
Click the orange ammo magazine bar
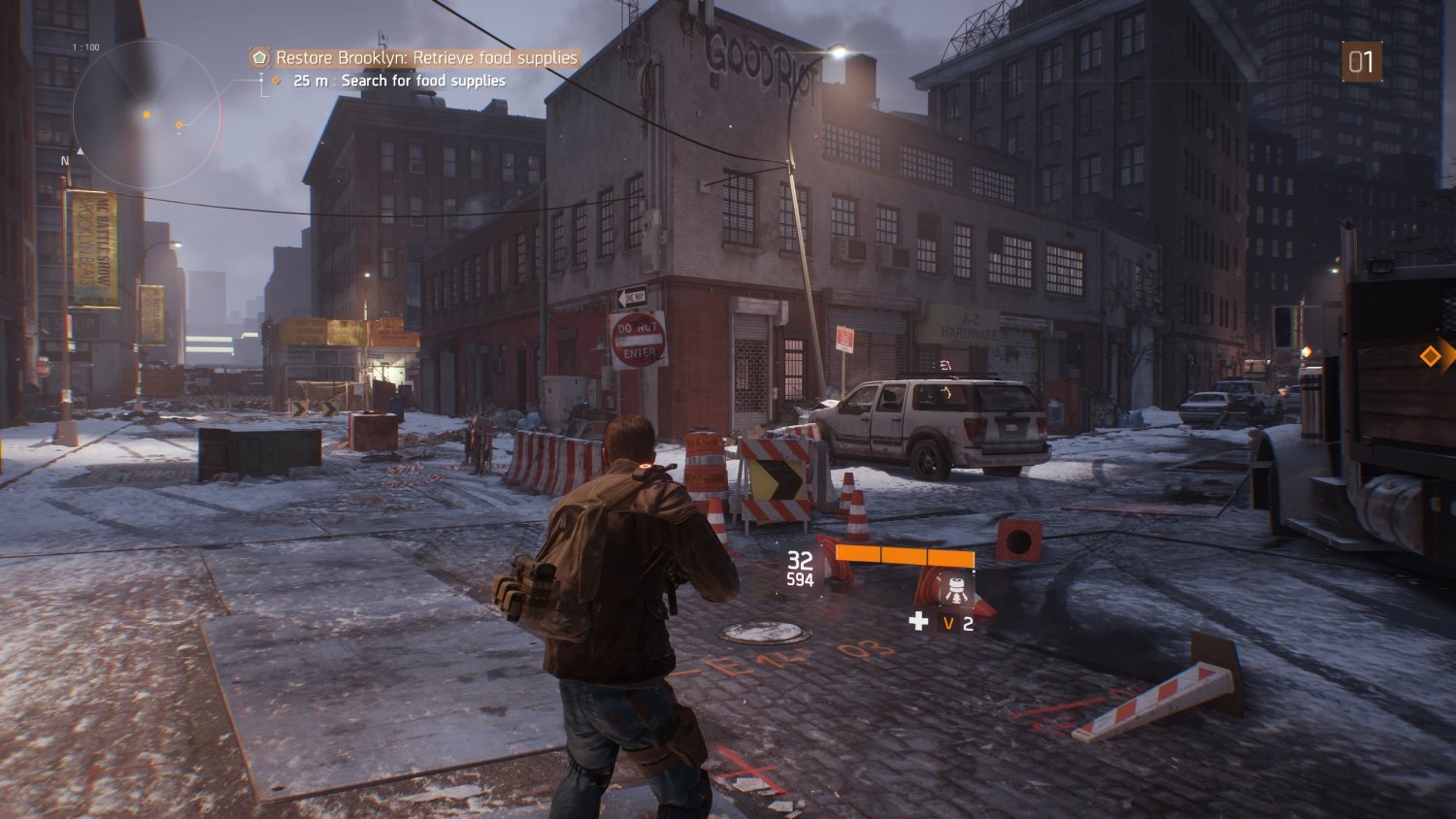(906, 556)
